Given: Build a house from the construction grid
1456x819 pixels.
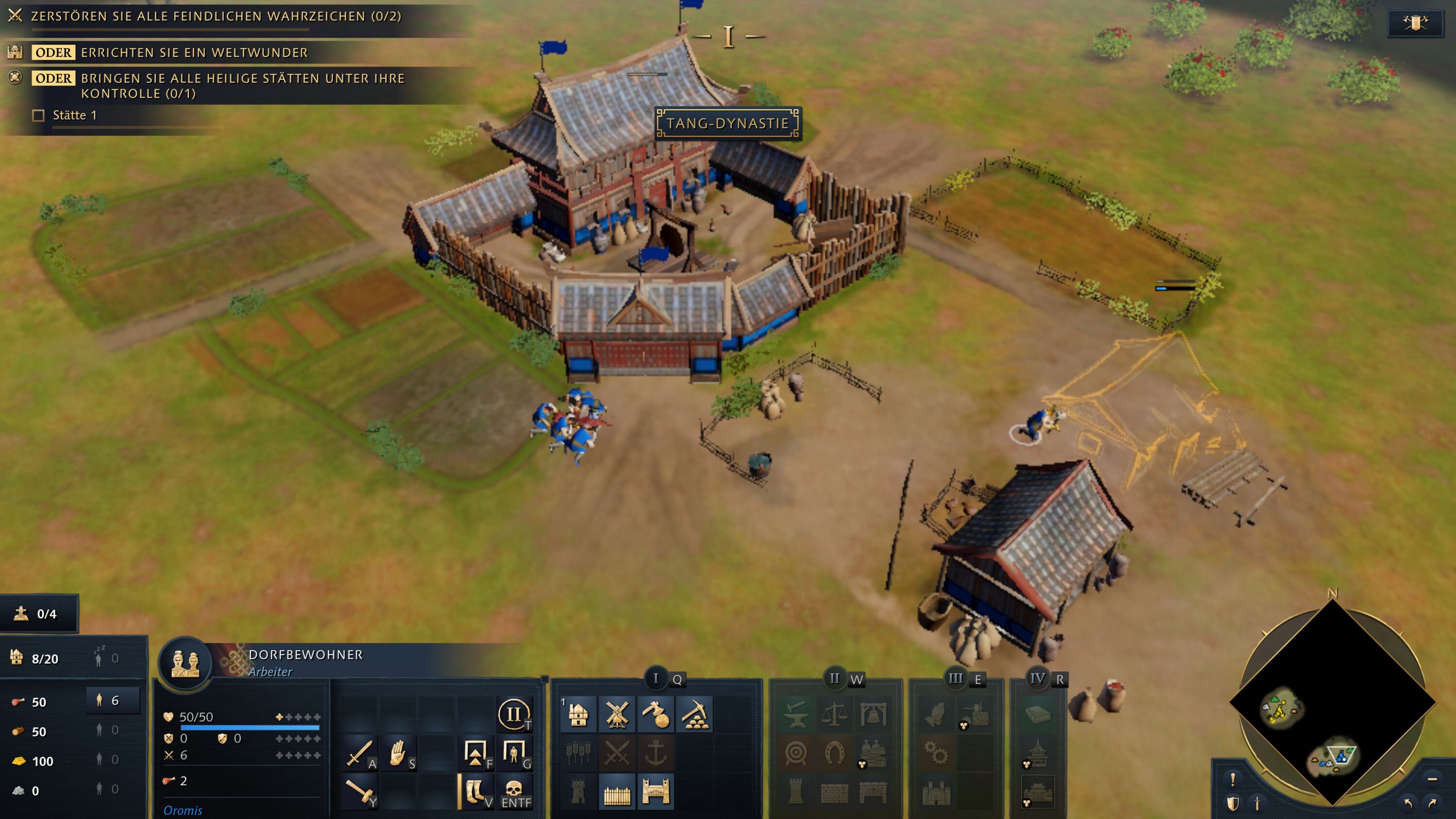Looking at the screenshot, I should [x=578, y=715].
